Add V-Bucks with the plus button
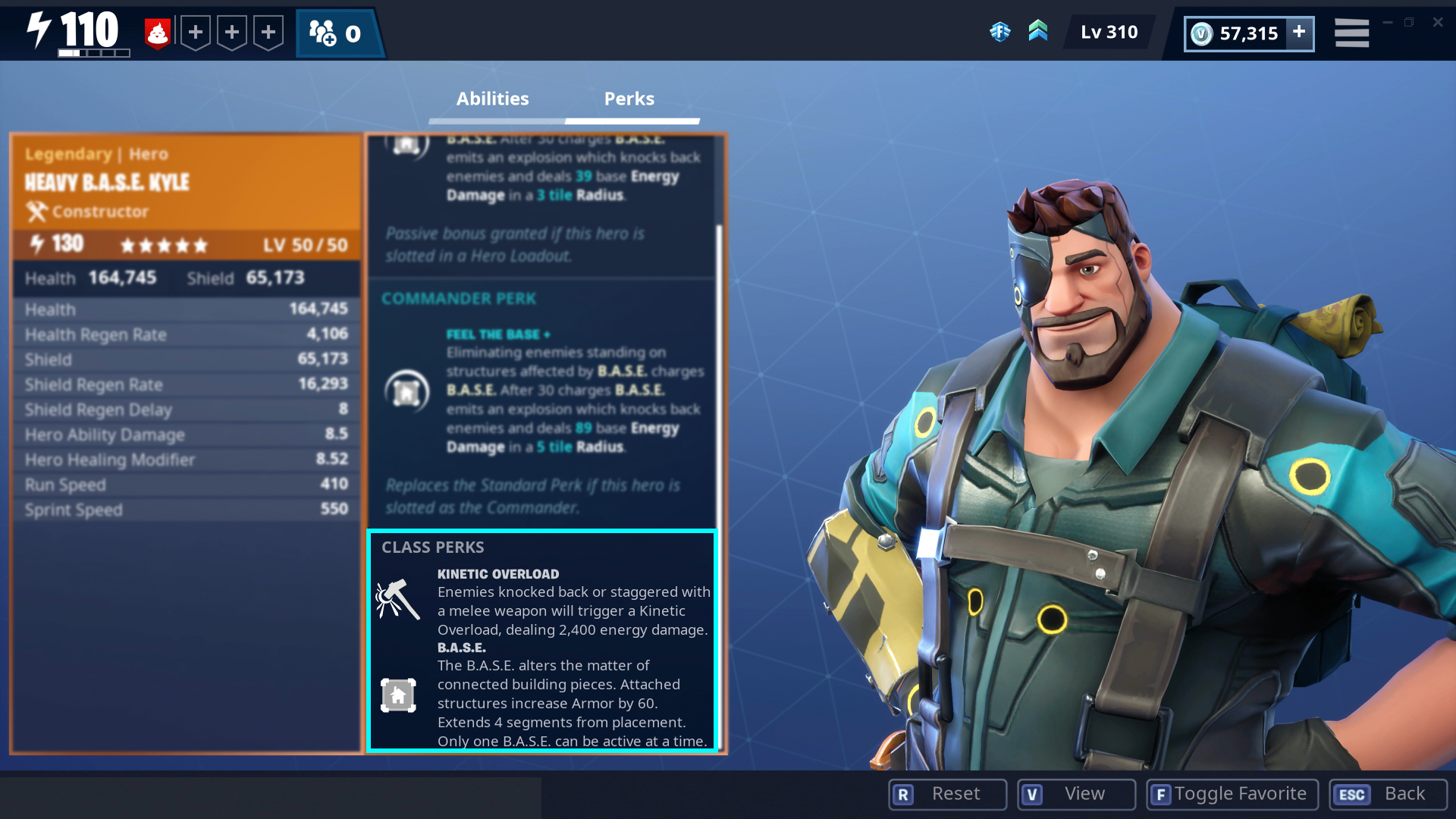 point(1299,33)
